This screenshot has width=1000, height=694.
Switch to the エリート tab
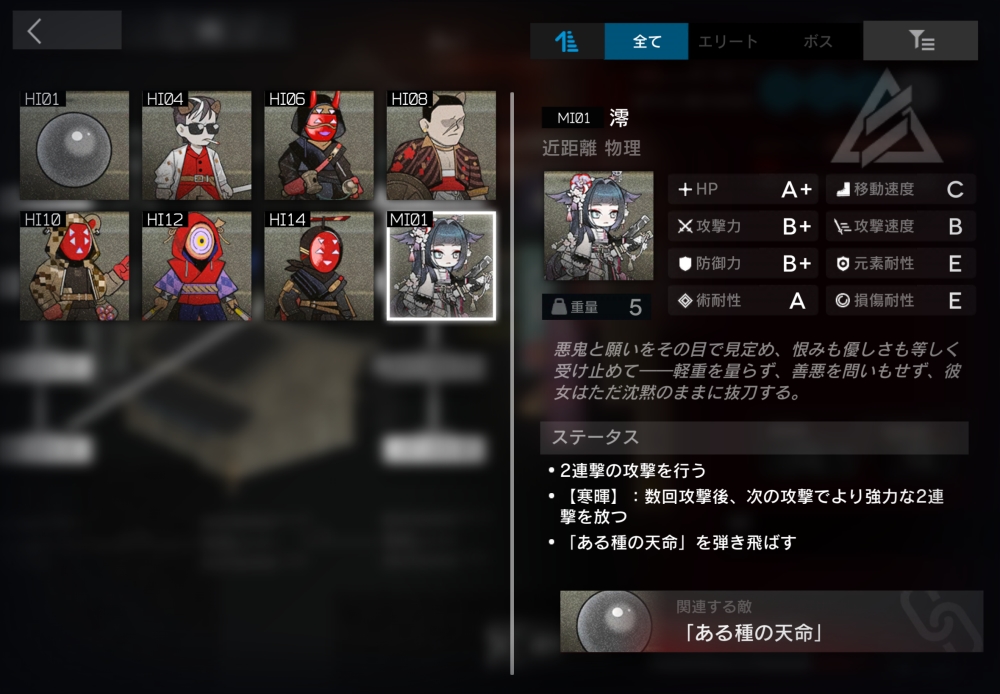pos(728,41)
